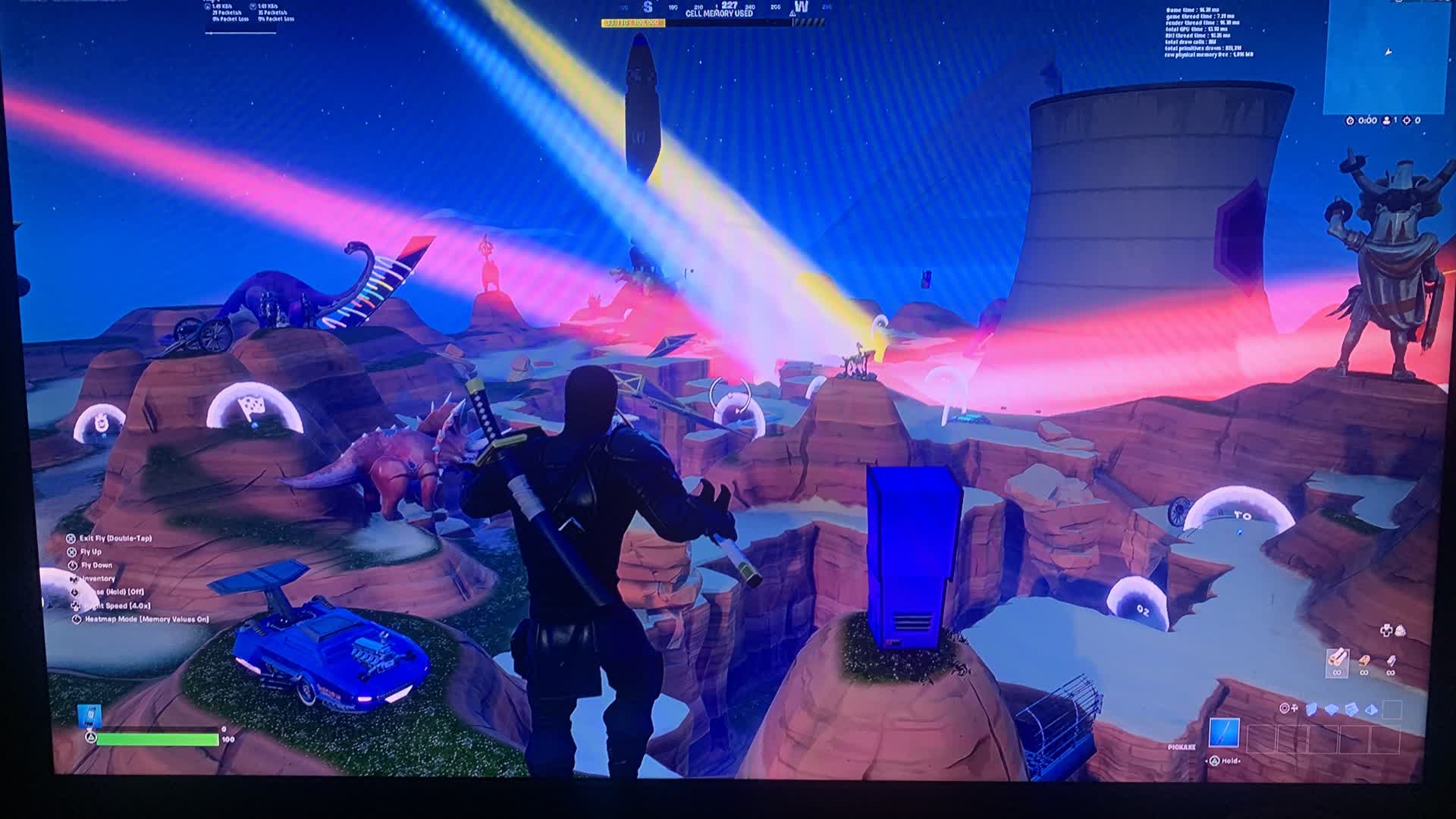Disable Fly by clicking Exit Fly
The image size is (1456, 819).
[x=114, y=538]
